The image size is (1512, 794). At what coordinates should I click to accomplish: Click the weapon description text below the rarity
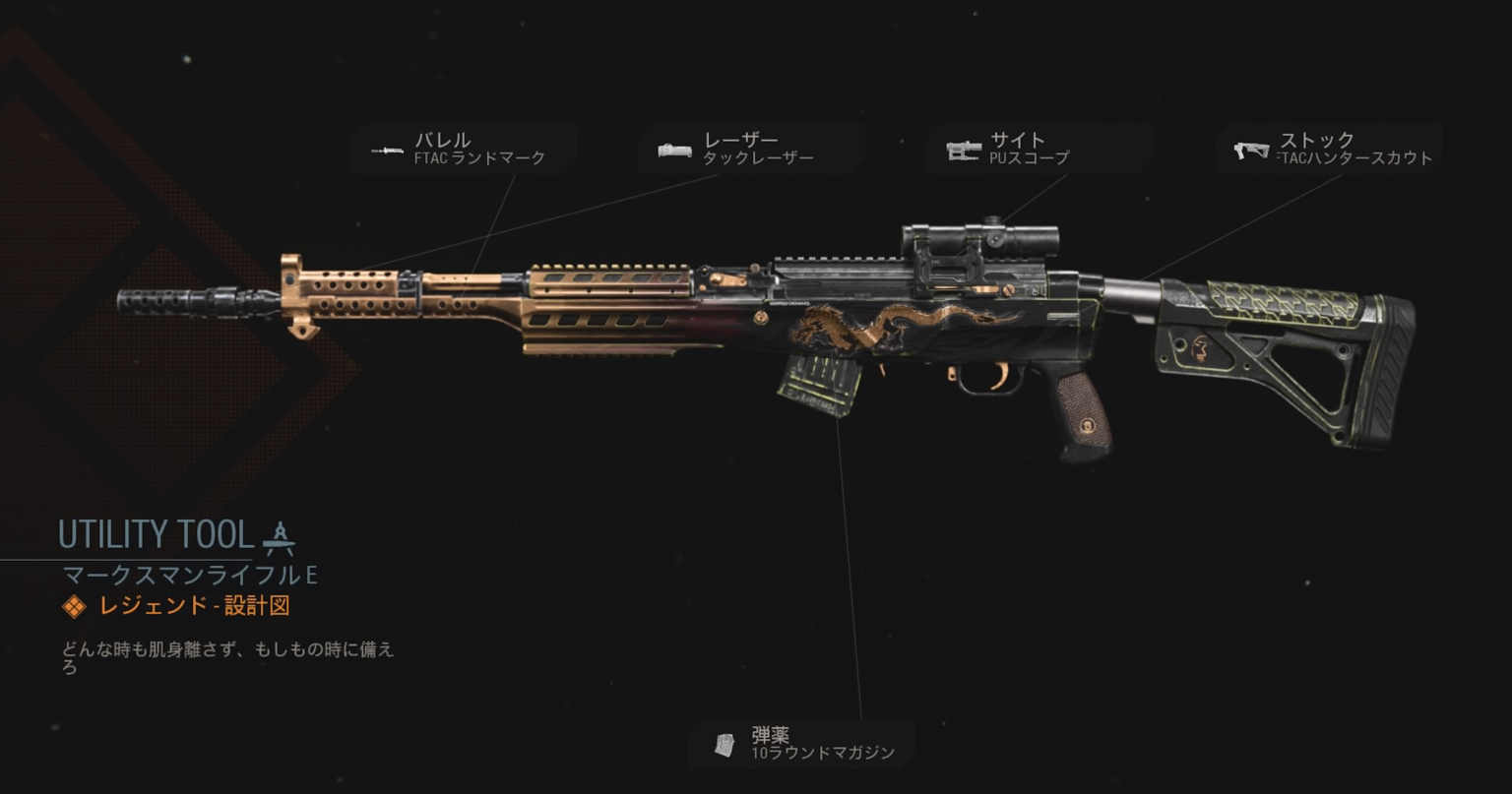pos(226,656)
